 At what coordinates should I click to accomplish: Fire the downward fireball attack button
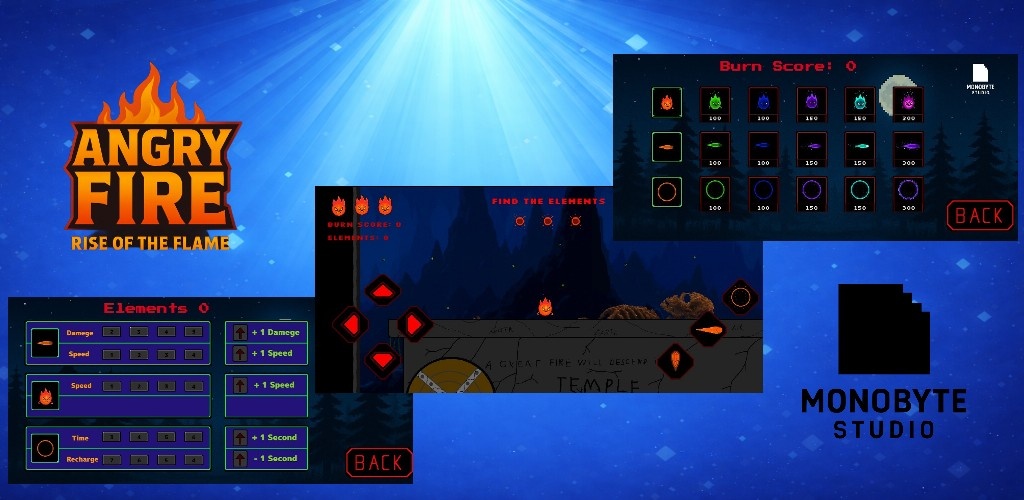[x=676, y=360]
